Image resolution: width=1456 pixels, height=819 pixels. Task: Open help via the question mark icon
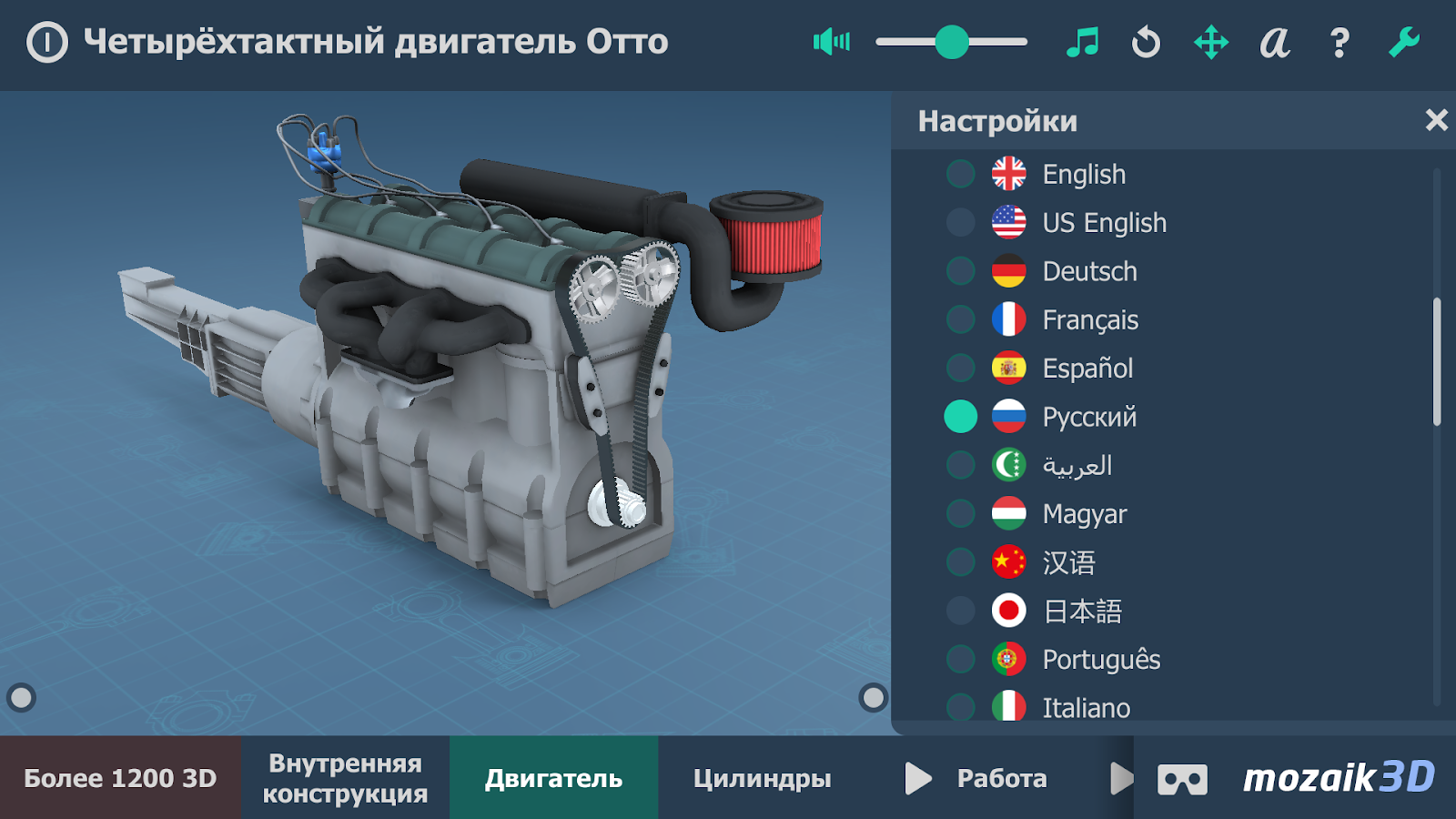[x=1339, y=42]
